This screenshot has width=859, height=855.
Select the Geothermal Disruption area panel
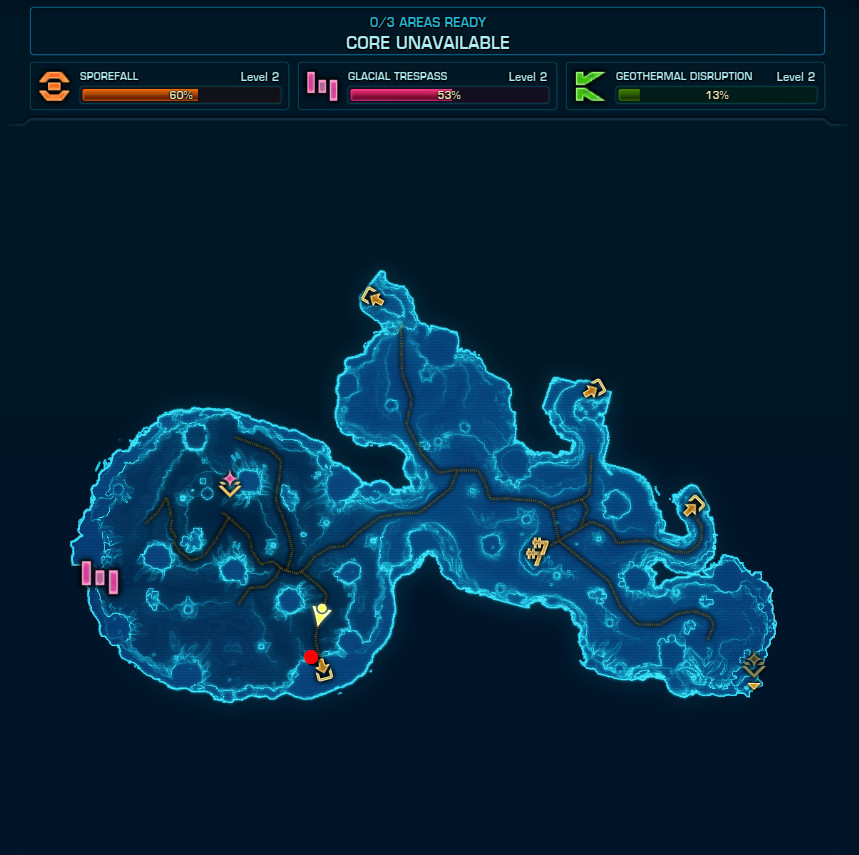[696, 87]
